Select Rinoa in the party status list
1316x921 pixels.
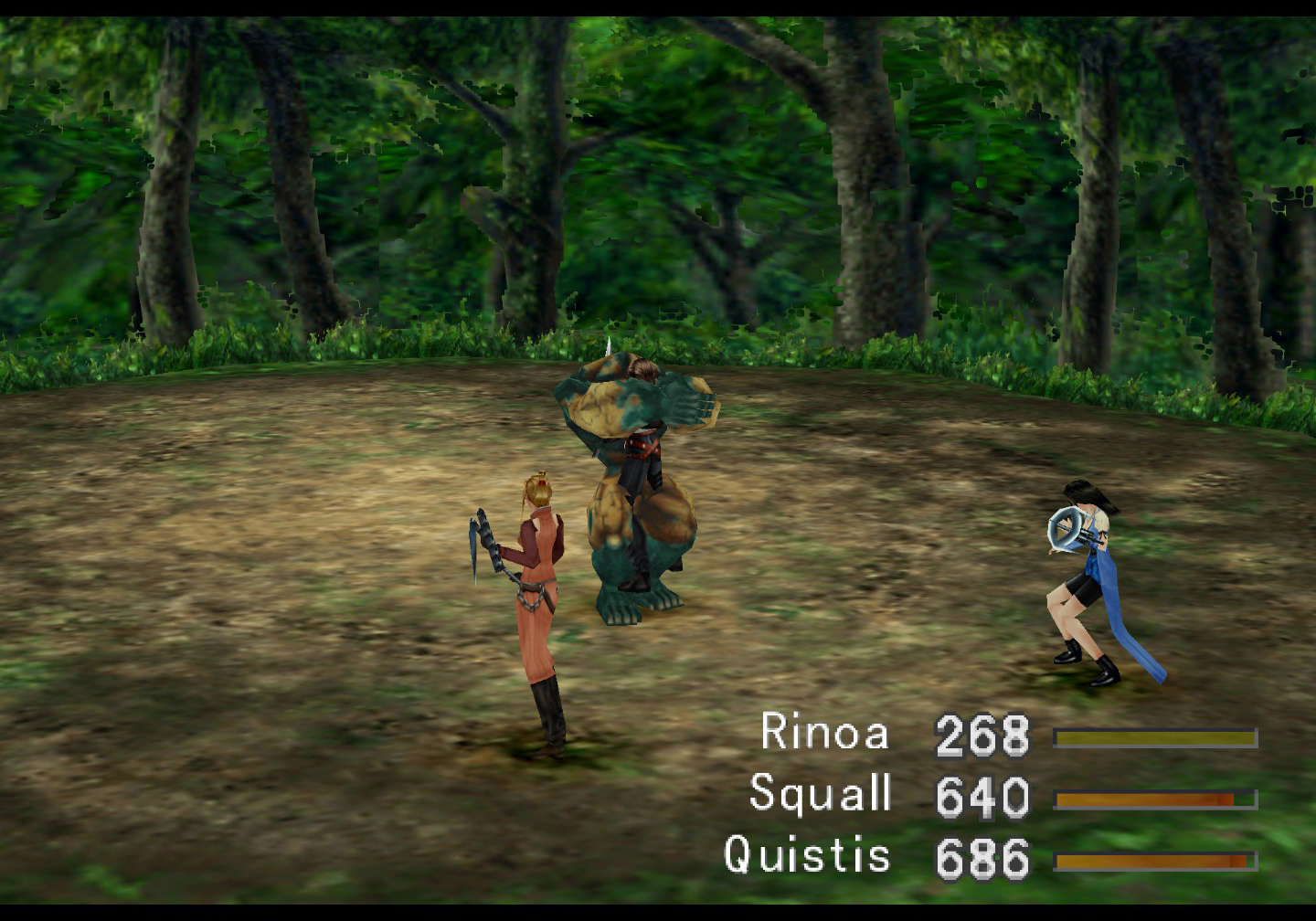click(824, 733)
